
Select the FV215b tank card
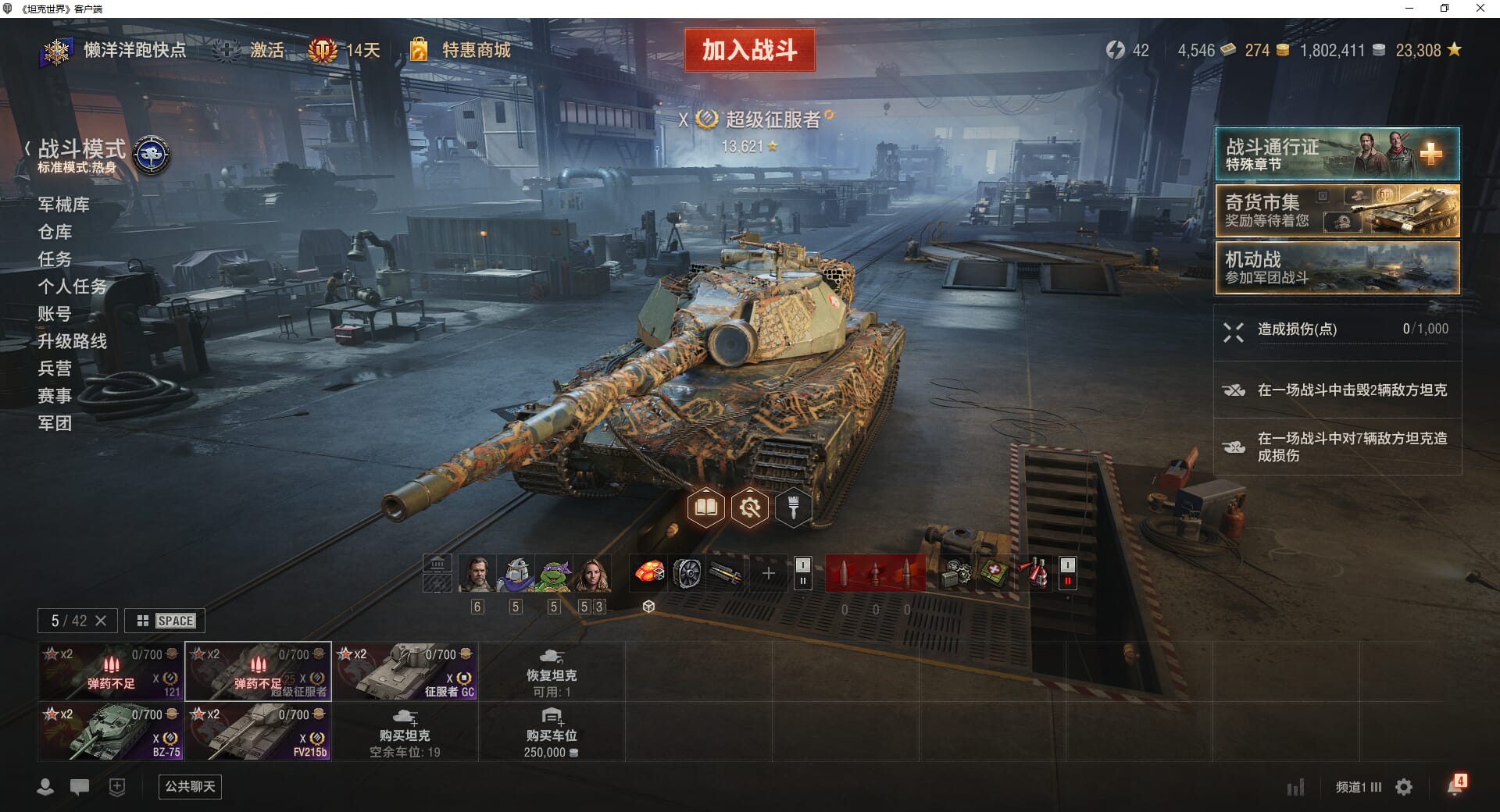(258, 732)
